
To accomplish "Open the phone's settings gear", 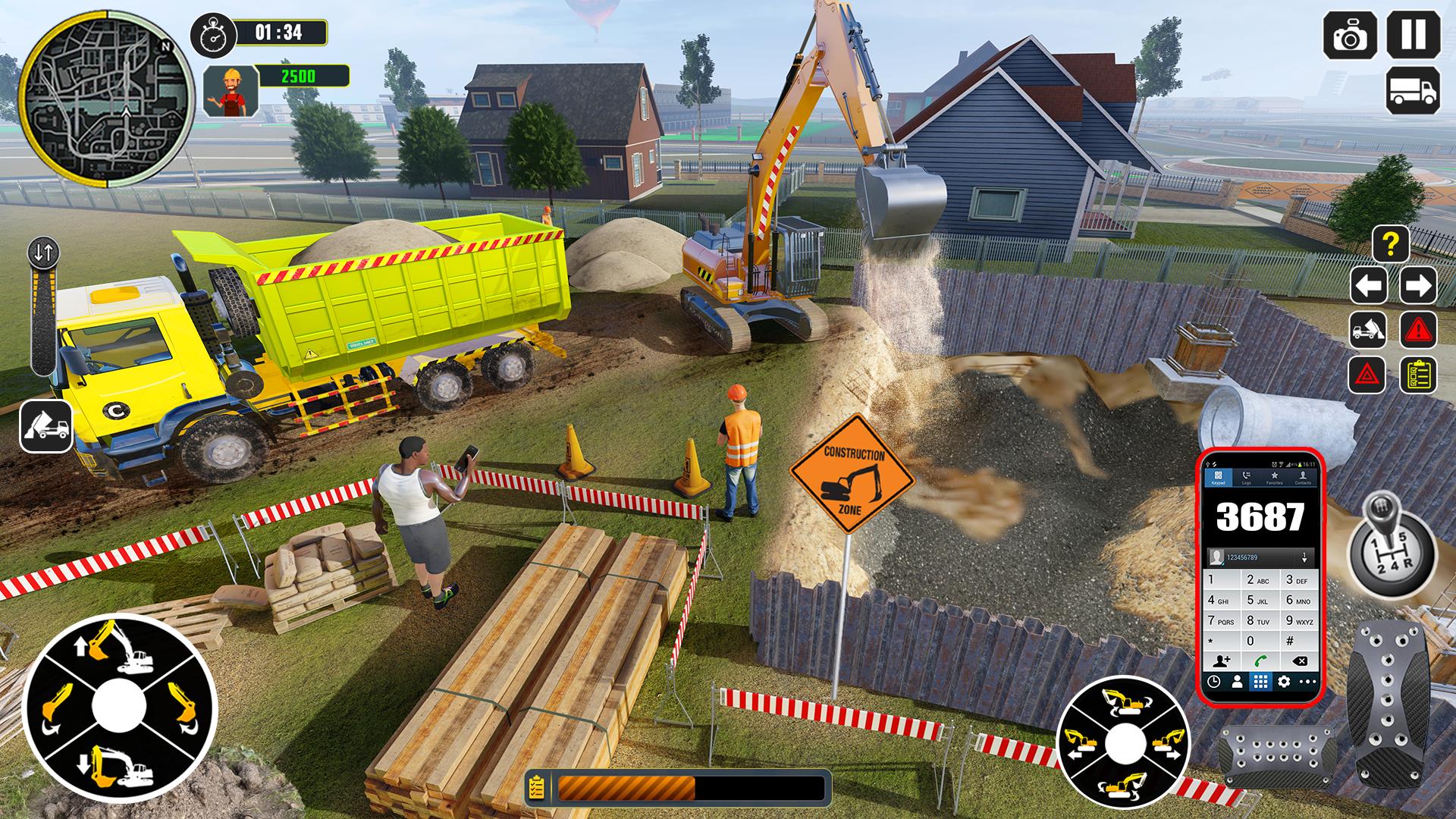I will point(1283,682).
